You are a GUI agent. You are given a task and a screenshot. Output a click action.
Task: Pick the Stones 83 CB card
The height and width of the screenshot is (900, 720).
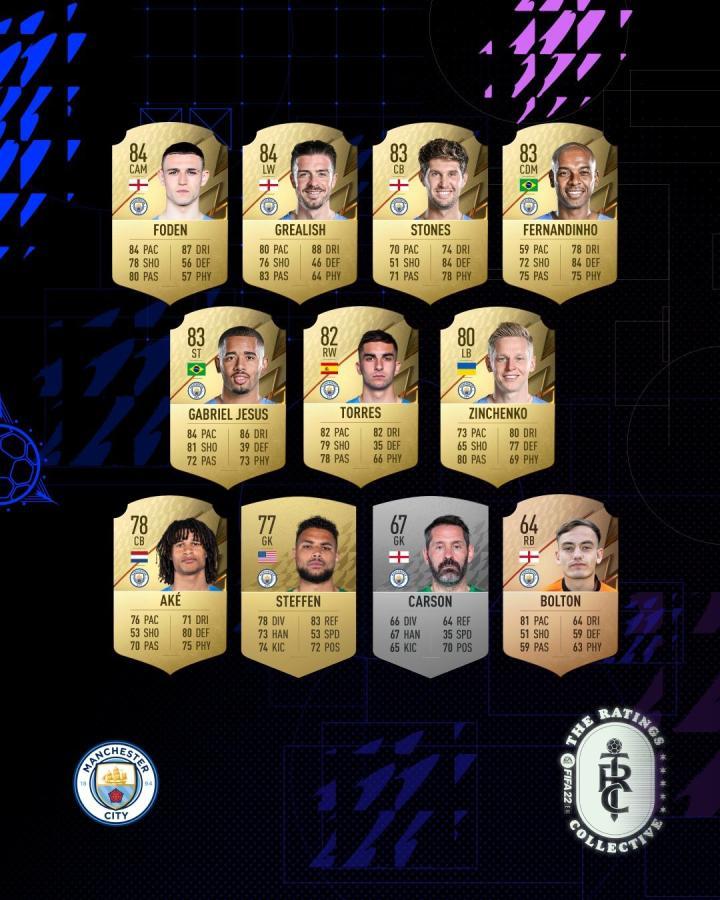pos(429,212)
